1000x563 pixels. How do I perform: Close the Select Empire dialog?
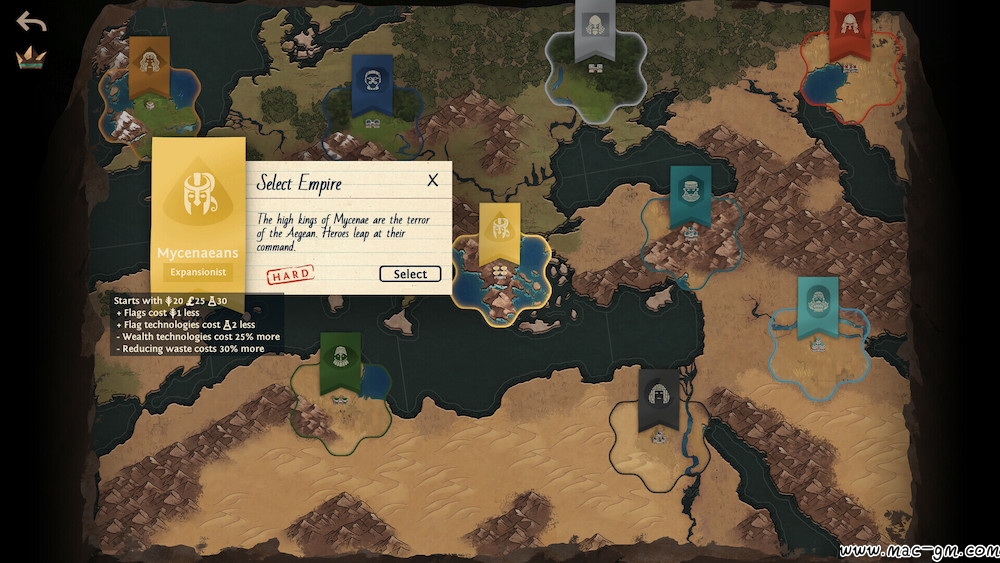[x=433, y=181]
